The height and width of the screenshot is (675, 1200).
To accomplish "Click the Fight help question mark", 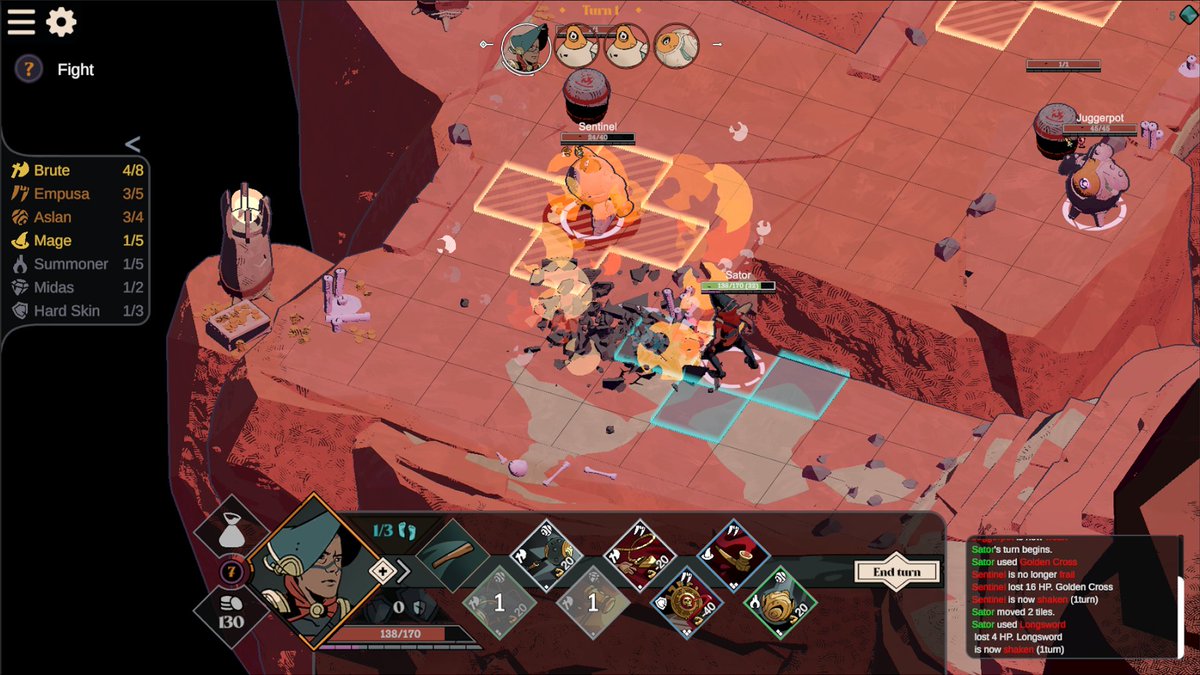I will (x=29, y=69).
